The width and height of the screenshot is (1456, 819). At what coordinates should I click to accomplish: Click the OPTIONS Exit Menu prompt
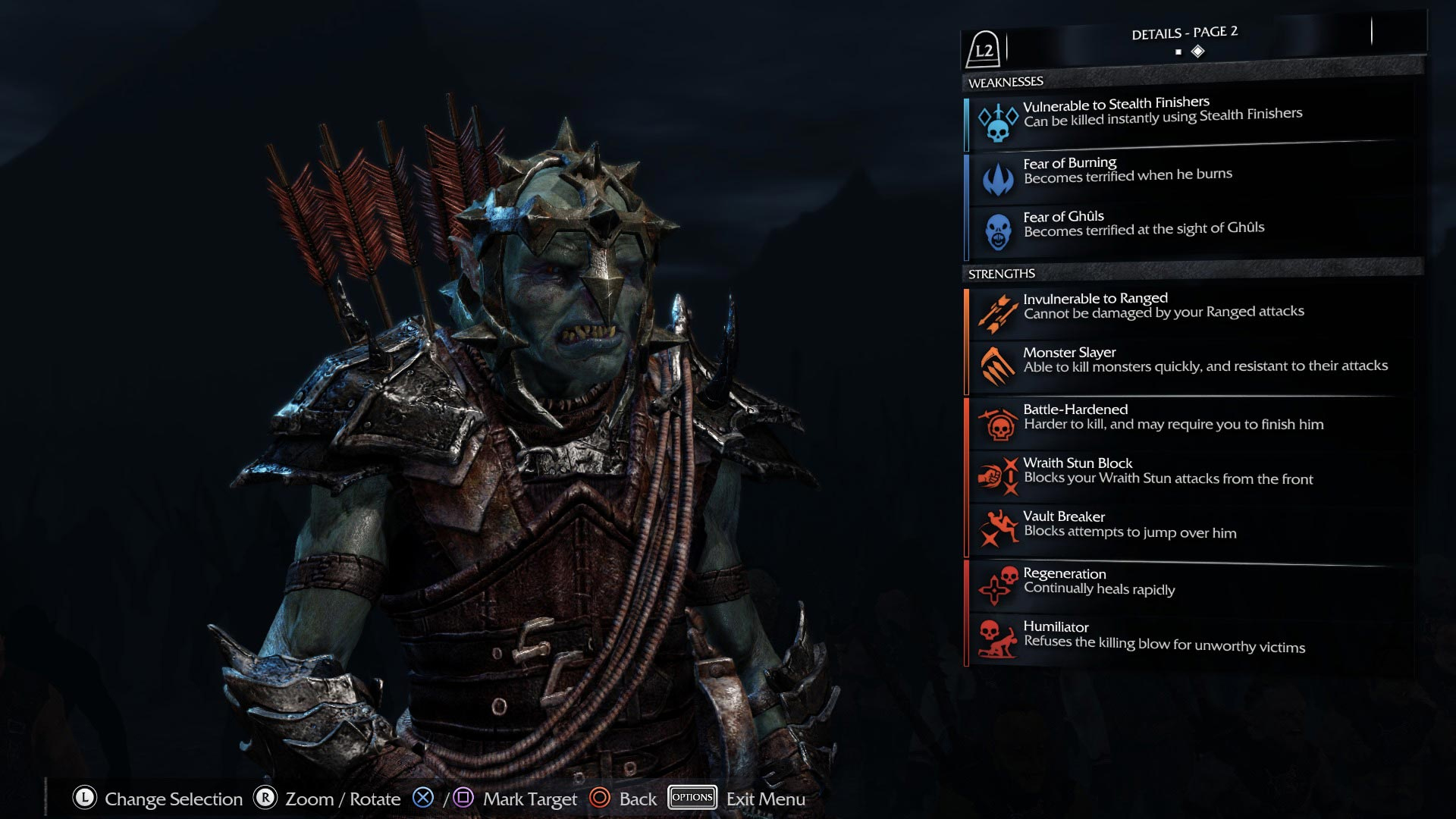692,797
